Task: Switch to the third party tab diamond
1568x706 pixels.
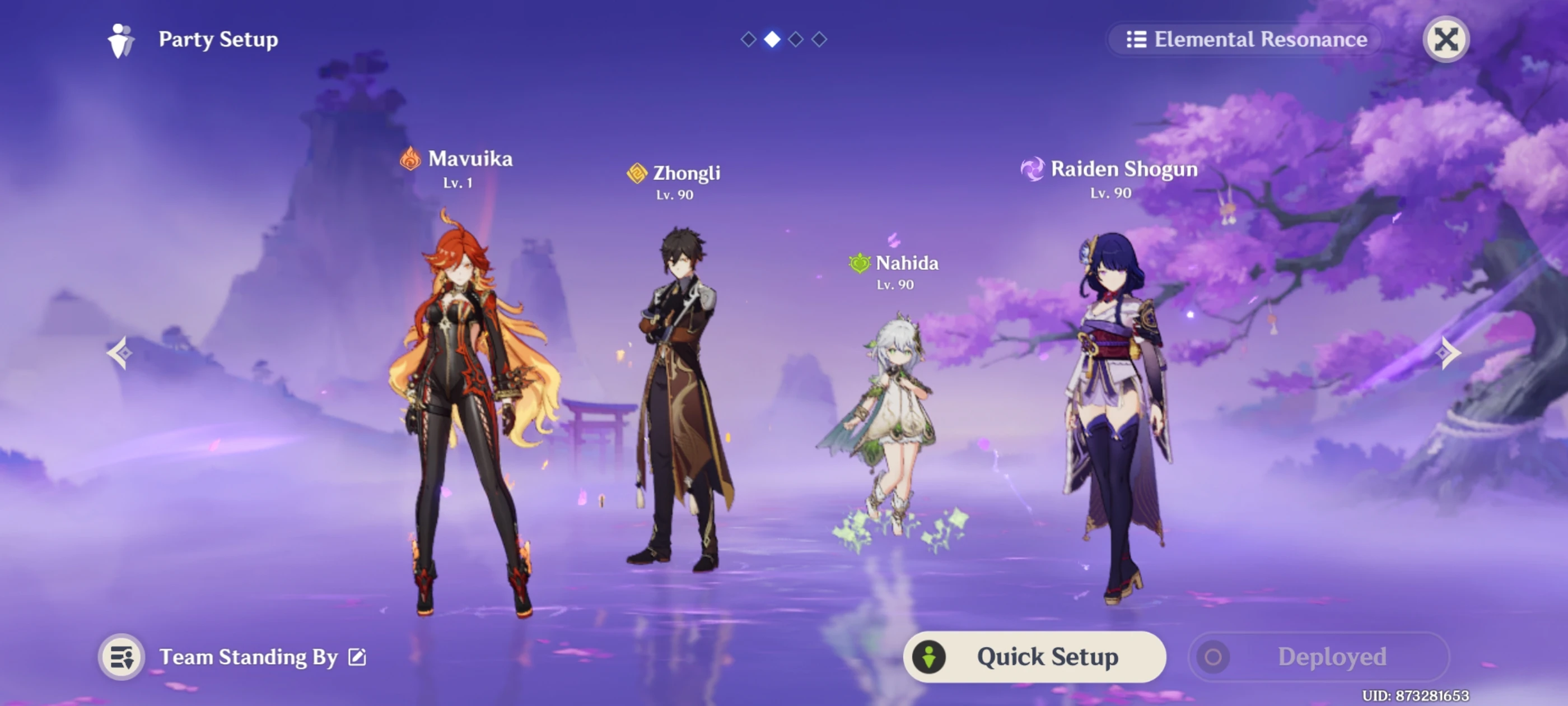Action: click(x=796, y=39)
